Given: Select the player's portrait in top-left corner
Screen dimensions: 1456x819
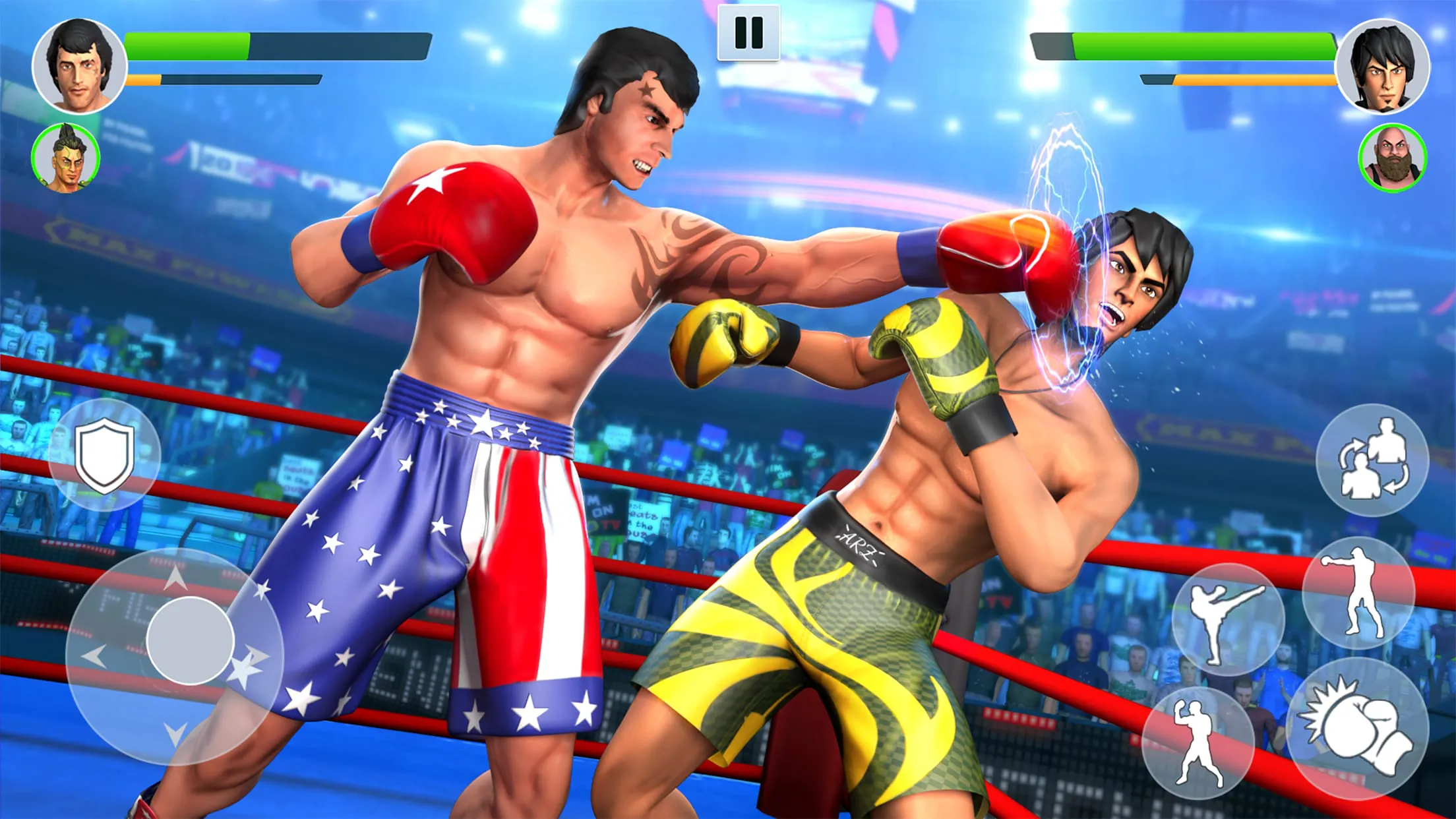Looking at the screenshot, I should tap(79, 66).
